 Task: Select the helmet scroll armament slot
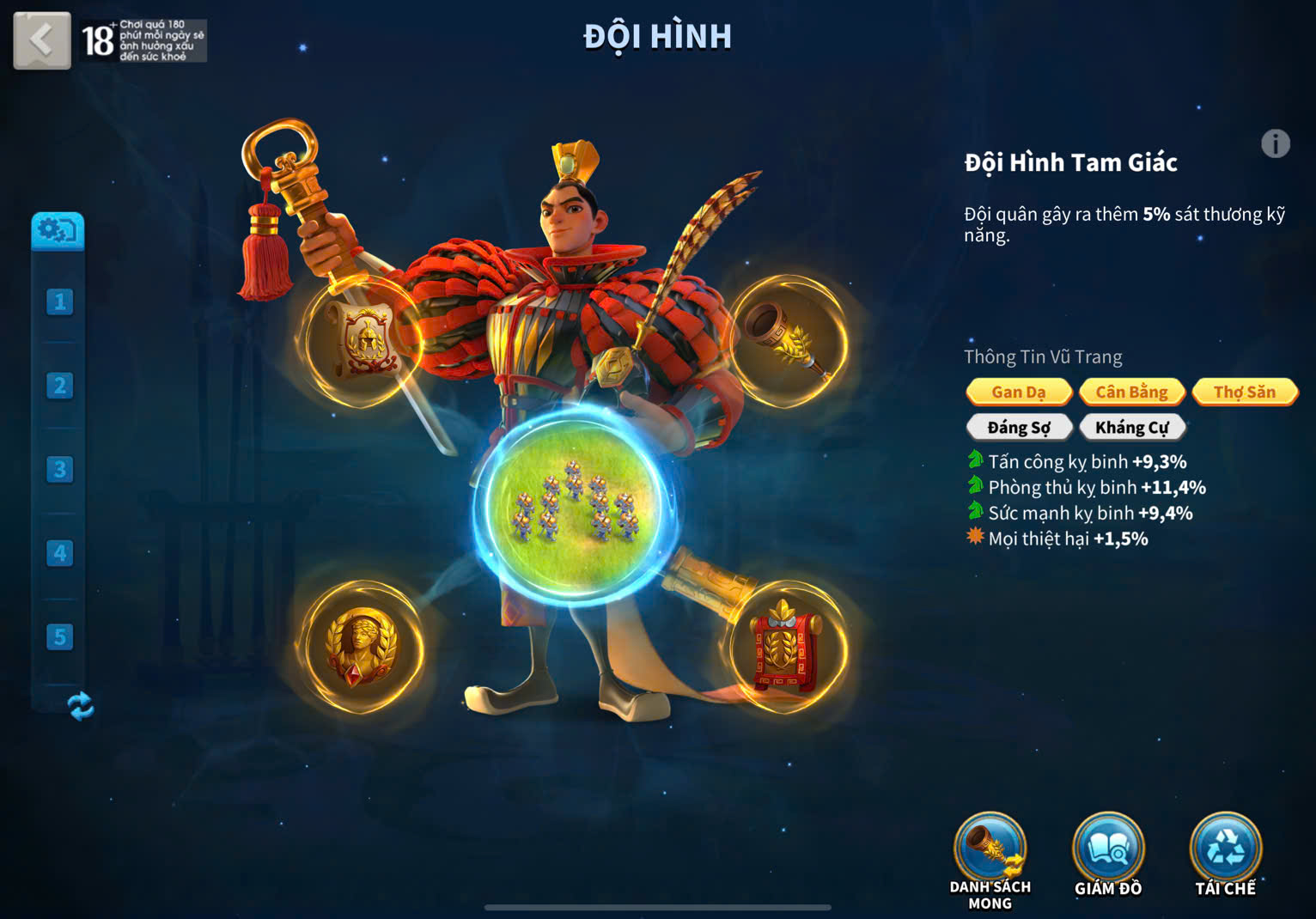[365, 343]
